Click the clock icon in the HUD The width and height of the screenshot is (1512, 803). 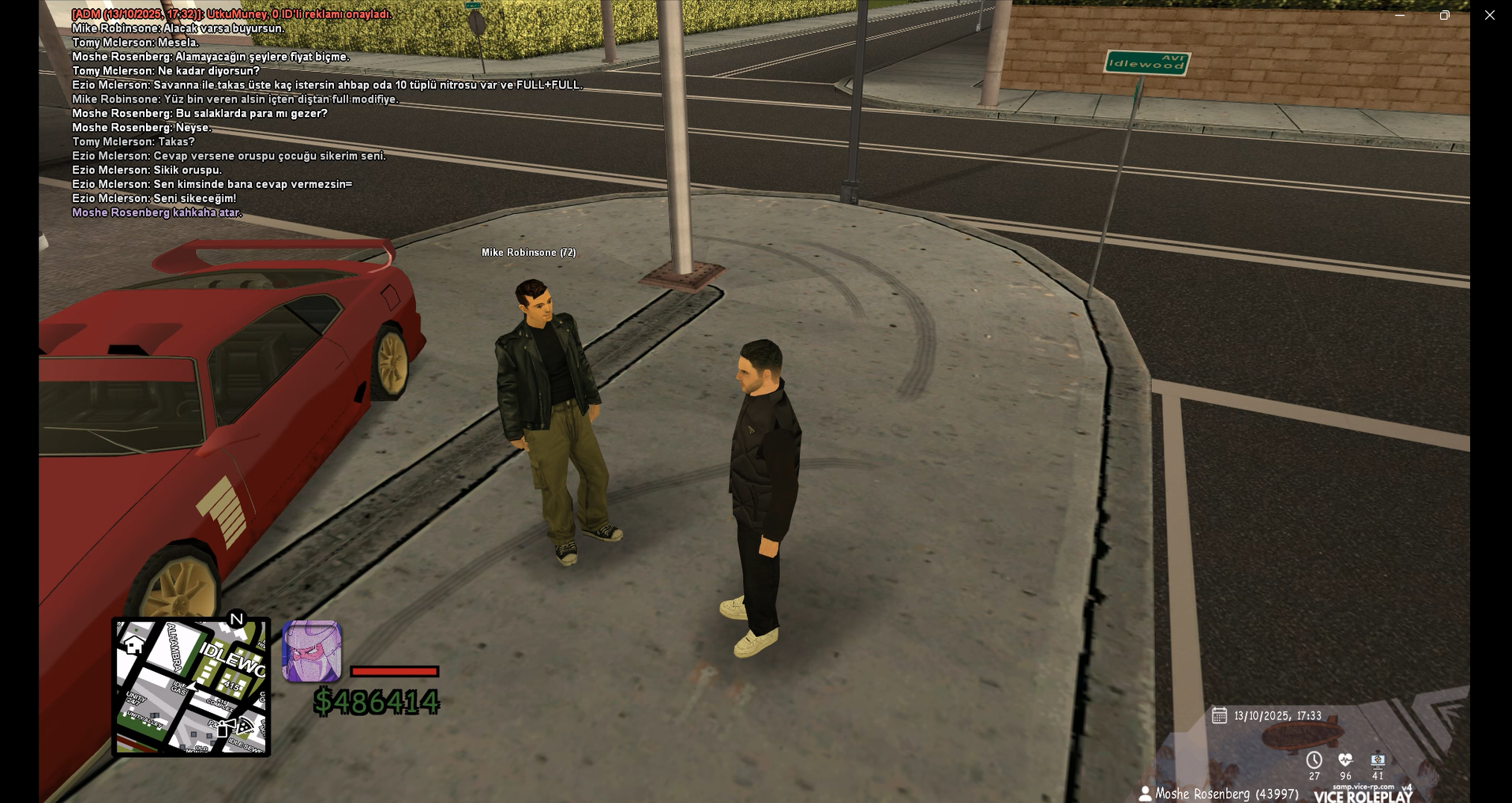coord(1314,760)
